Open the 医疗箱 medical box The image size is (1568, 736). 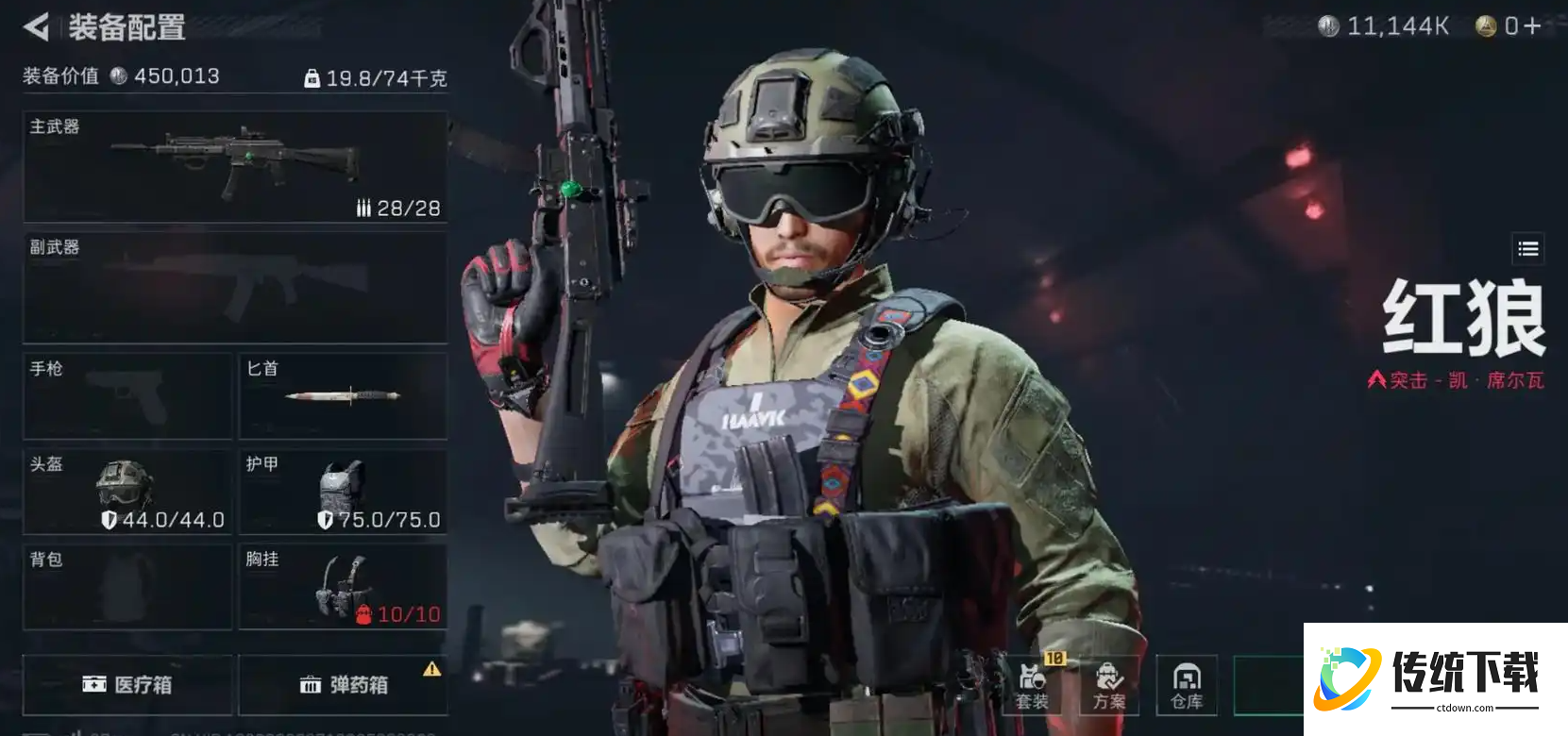[127, 685]
